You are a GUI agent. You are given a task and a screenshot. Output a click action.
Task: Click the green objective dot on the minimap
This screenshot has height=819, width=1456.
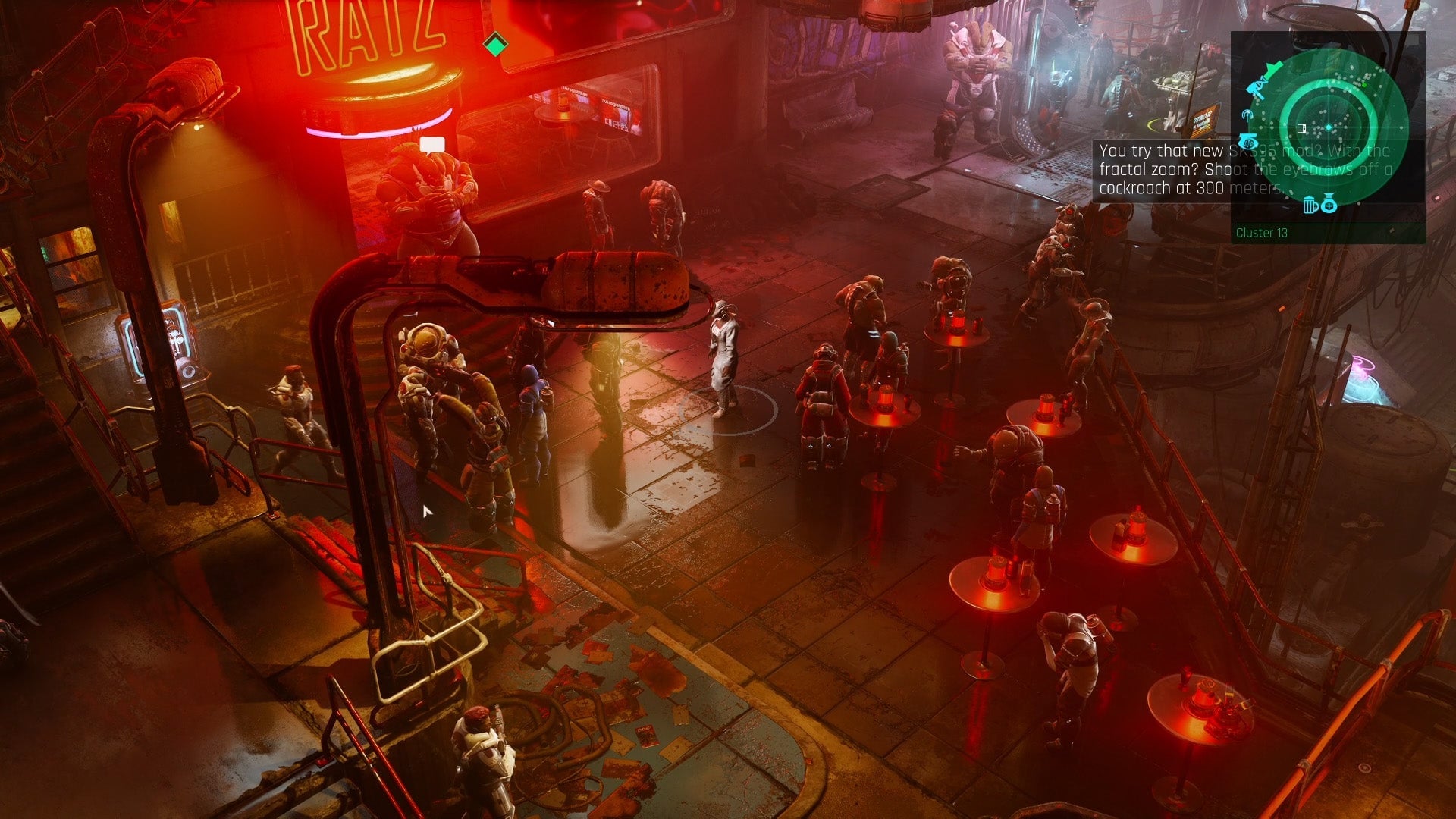1364,85
